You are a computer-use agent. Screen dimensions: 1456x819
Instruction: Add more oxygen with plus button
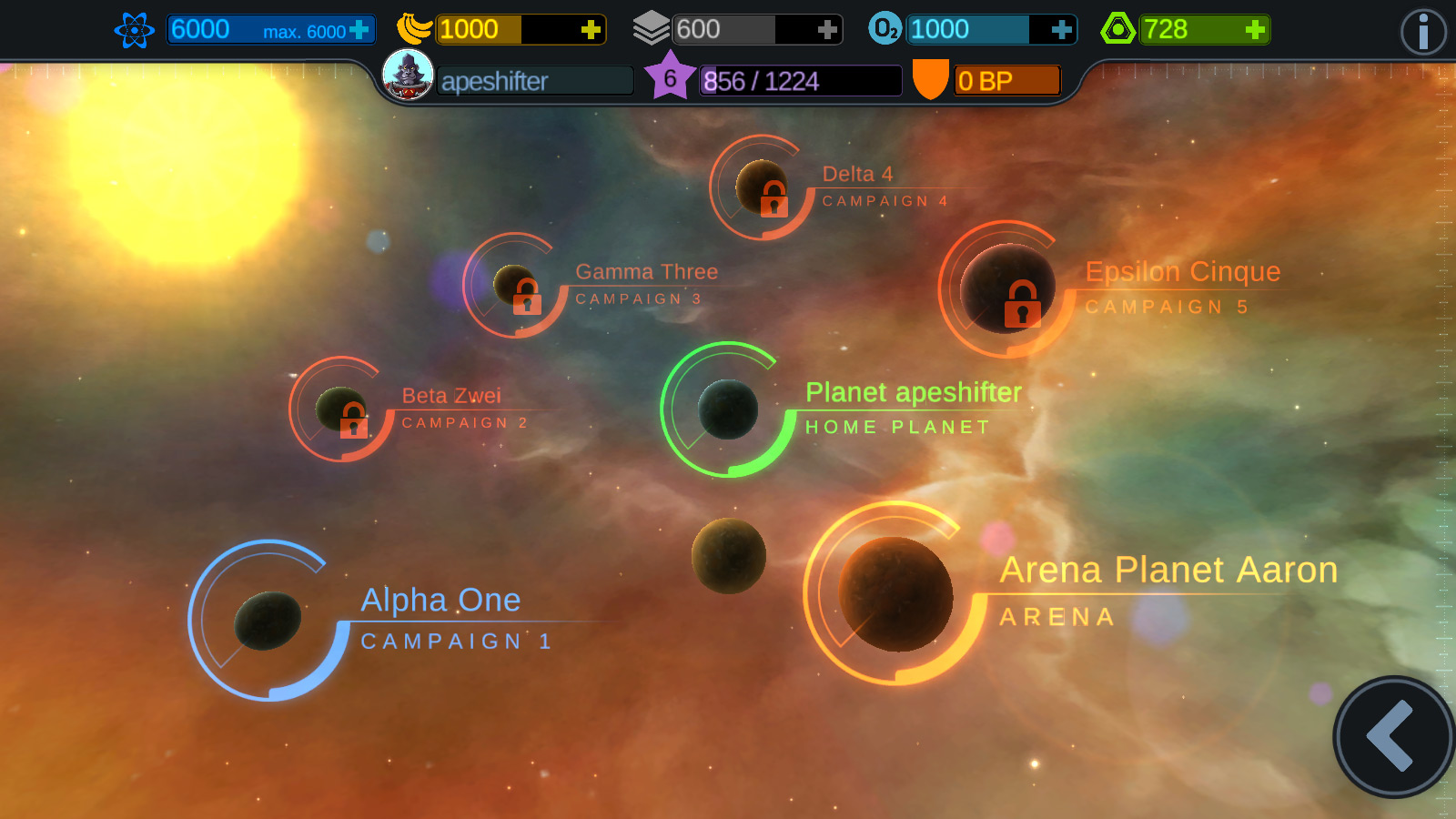pyautogui.click(x=1061, y=30)
